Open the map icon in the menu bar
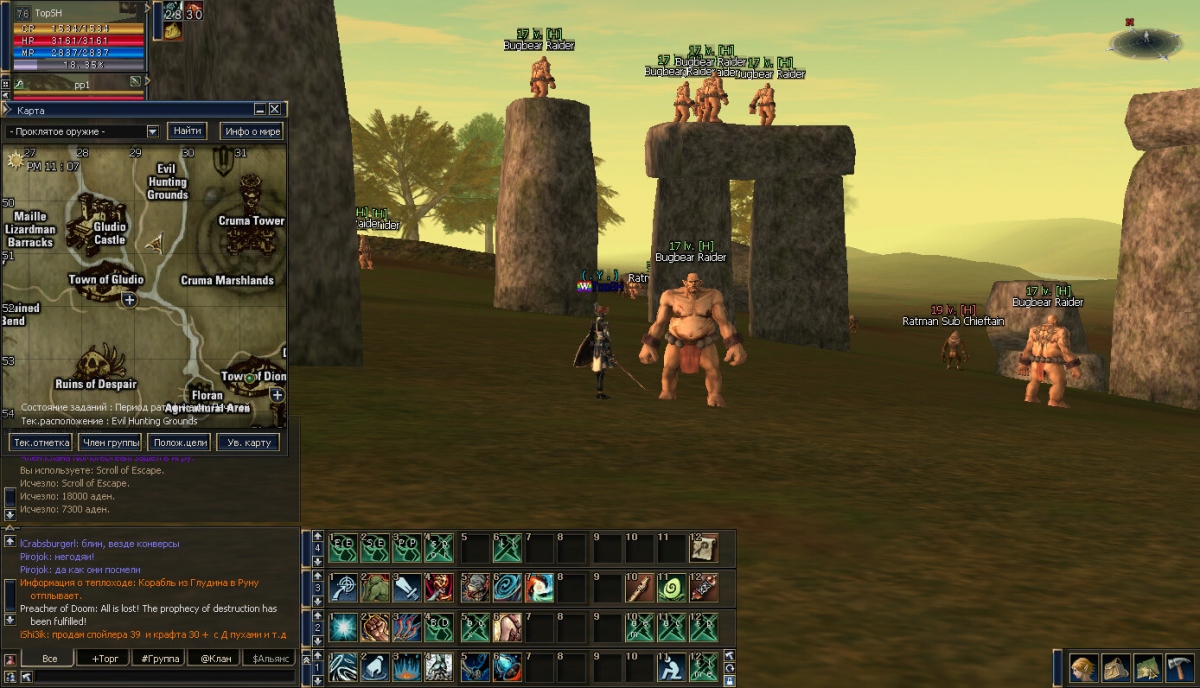This screenshot has width=1200, height=688. 1146,668
